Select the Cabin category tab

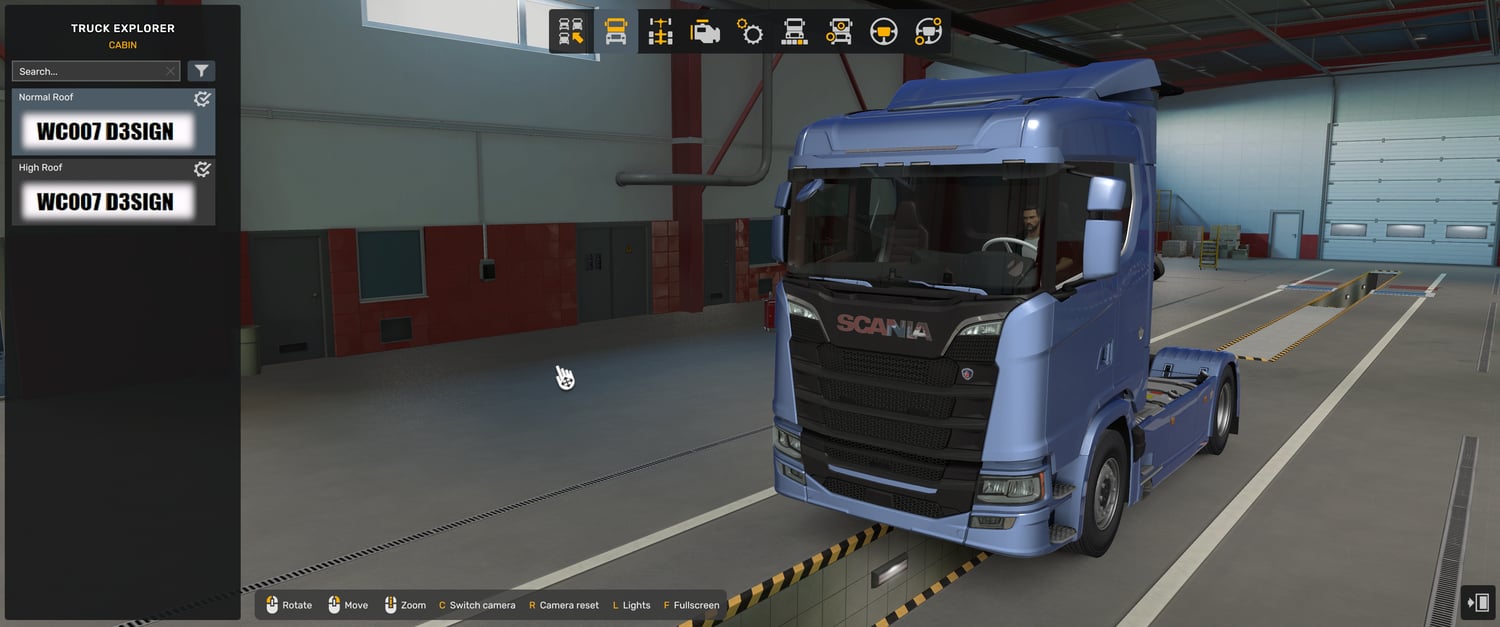[616, 32]
